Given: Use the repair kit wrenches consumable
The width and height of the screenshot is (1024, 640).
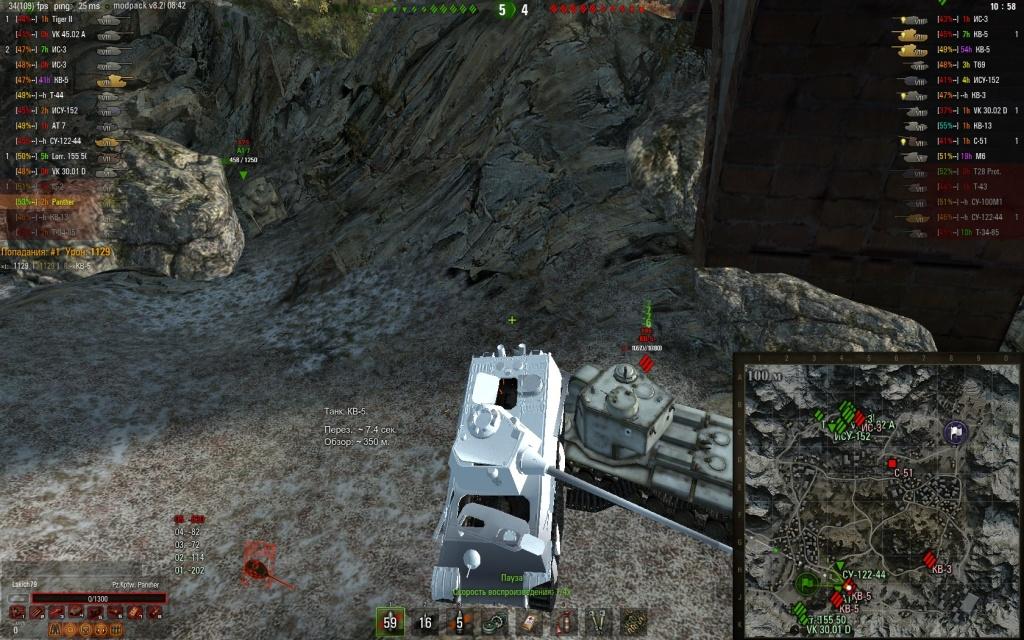Looking at the screenshot, I should pyautogui.click(x=598, y=622).
